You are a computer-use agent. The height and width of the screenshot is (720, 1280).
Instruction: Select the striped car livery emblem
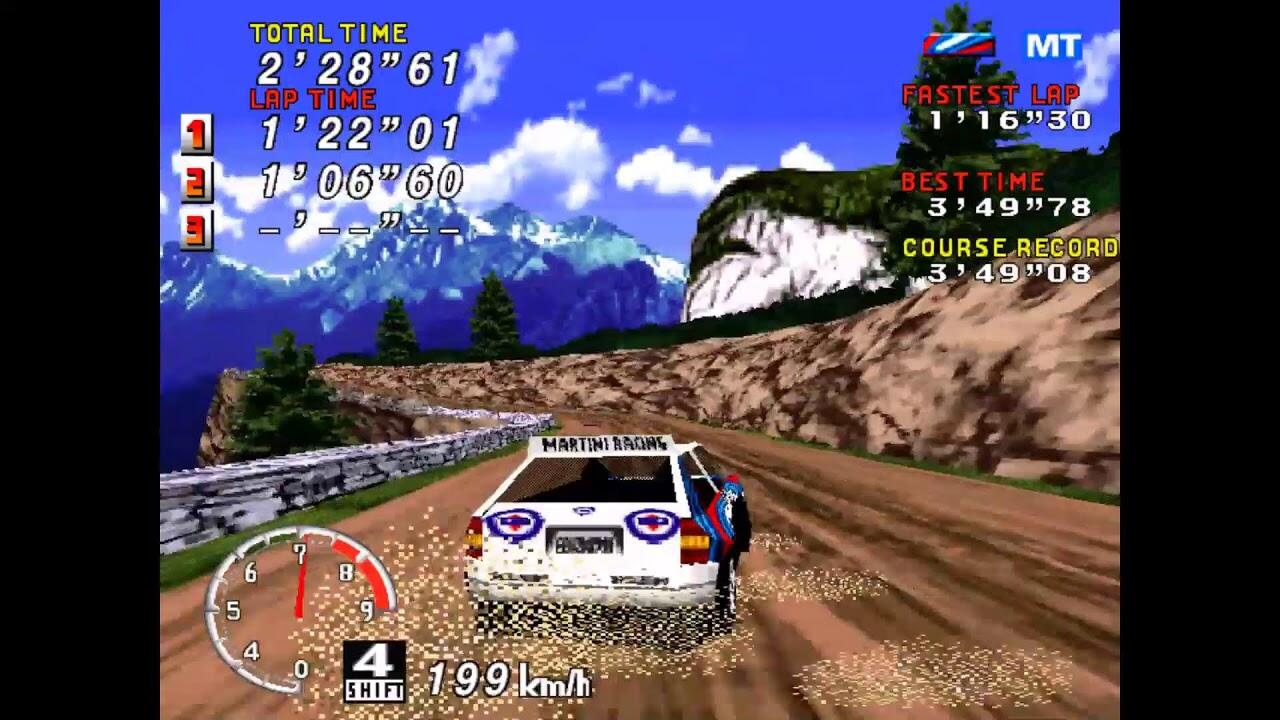tap(958, 44)
